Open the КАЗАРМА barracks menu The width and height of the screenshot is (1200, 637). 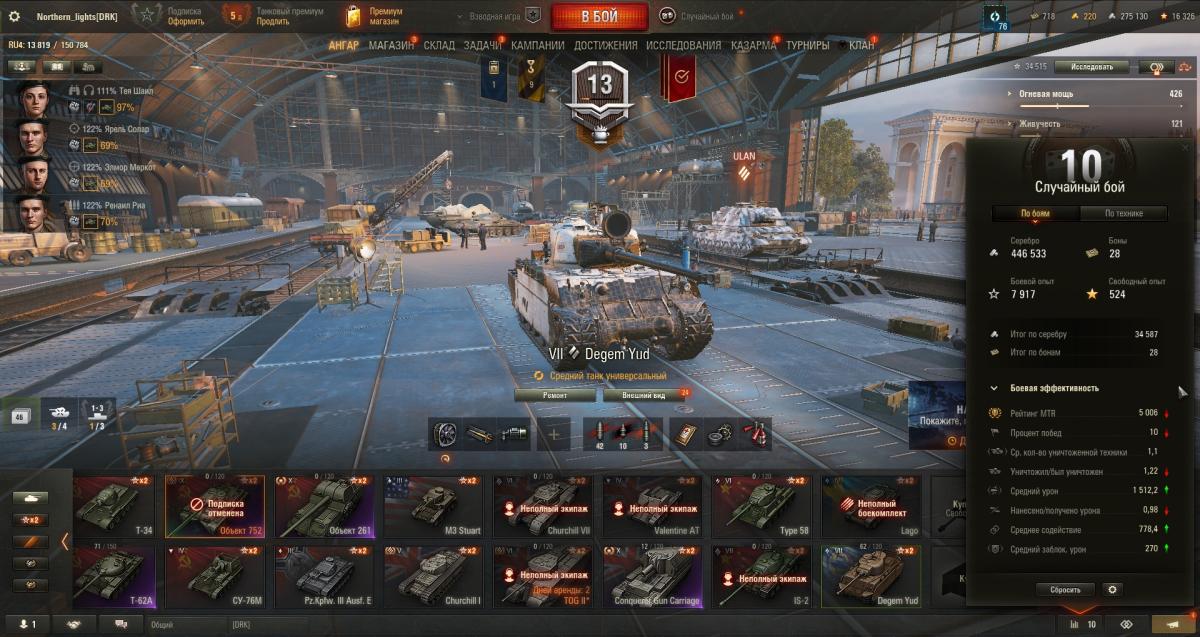point(753,45)
